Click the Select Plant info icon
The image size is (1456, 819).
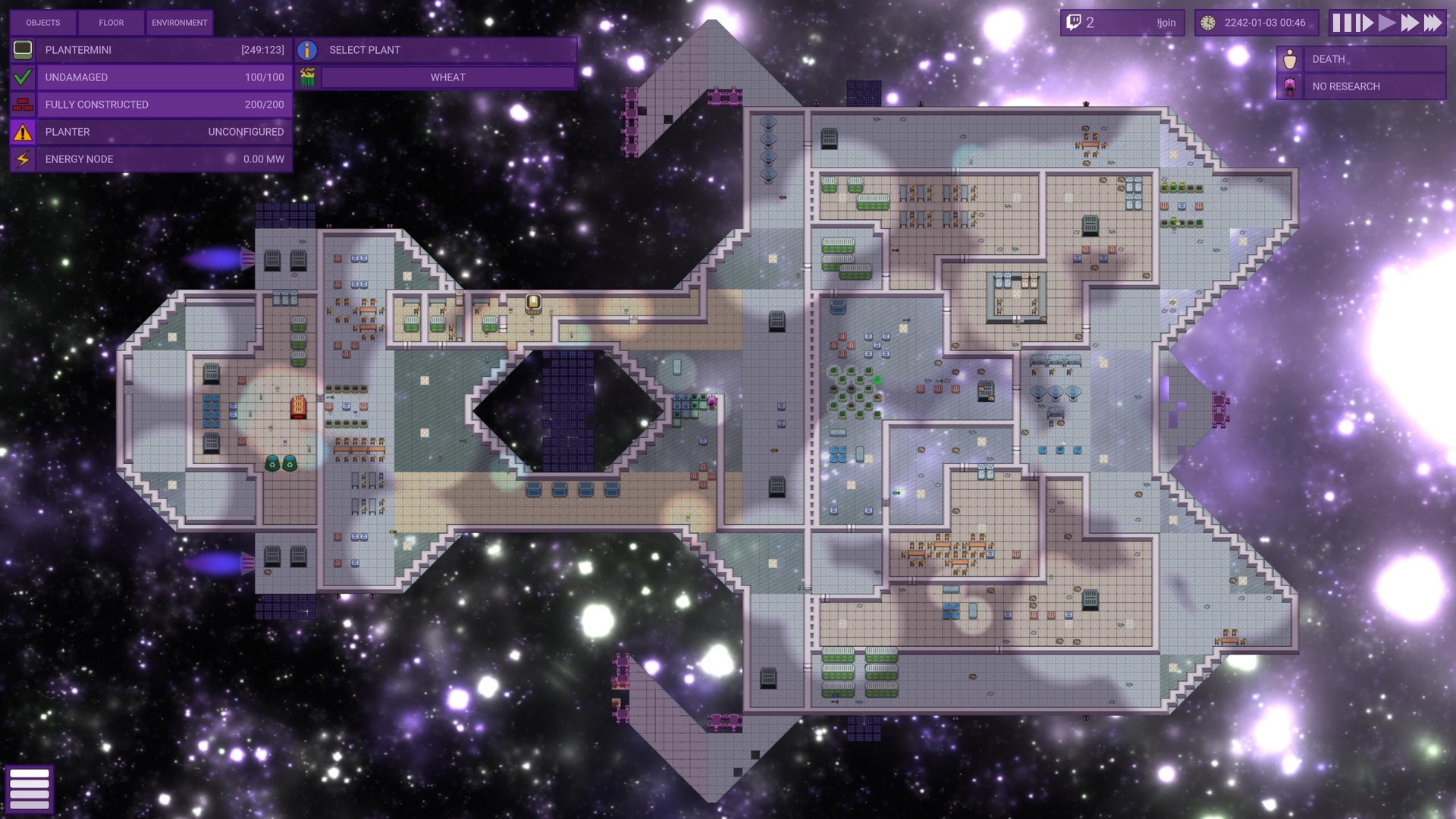(307, 50)
